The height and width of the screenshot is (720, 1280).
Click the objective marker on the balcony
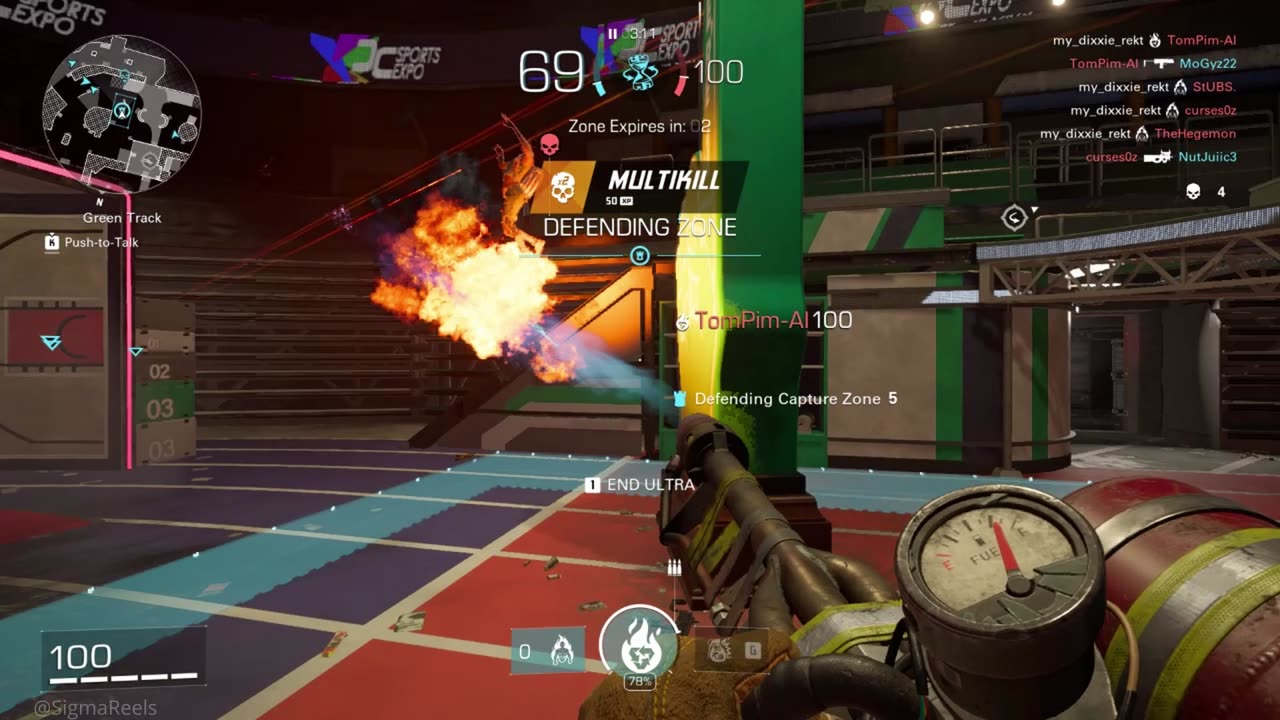[1014, 218]
